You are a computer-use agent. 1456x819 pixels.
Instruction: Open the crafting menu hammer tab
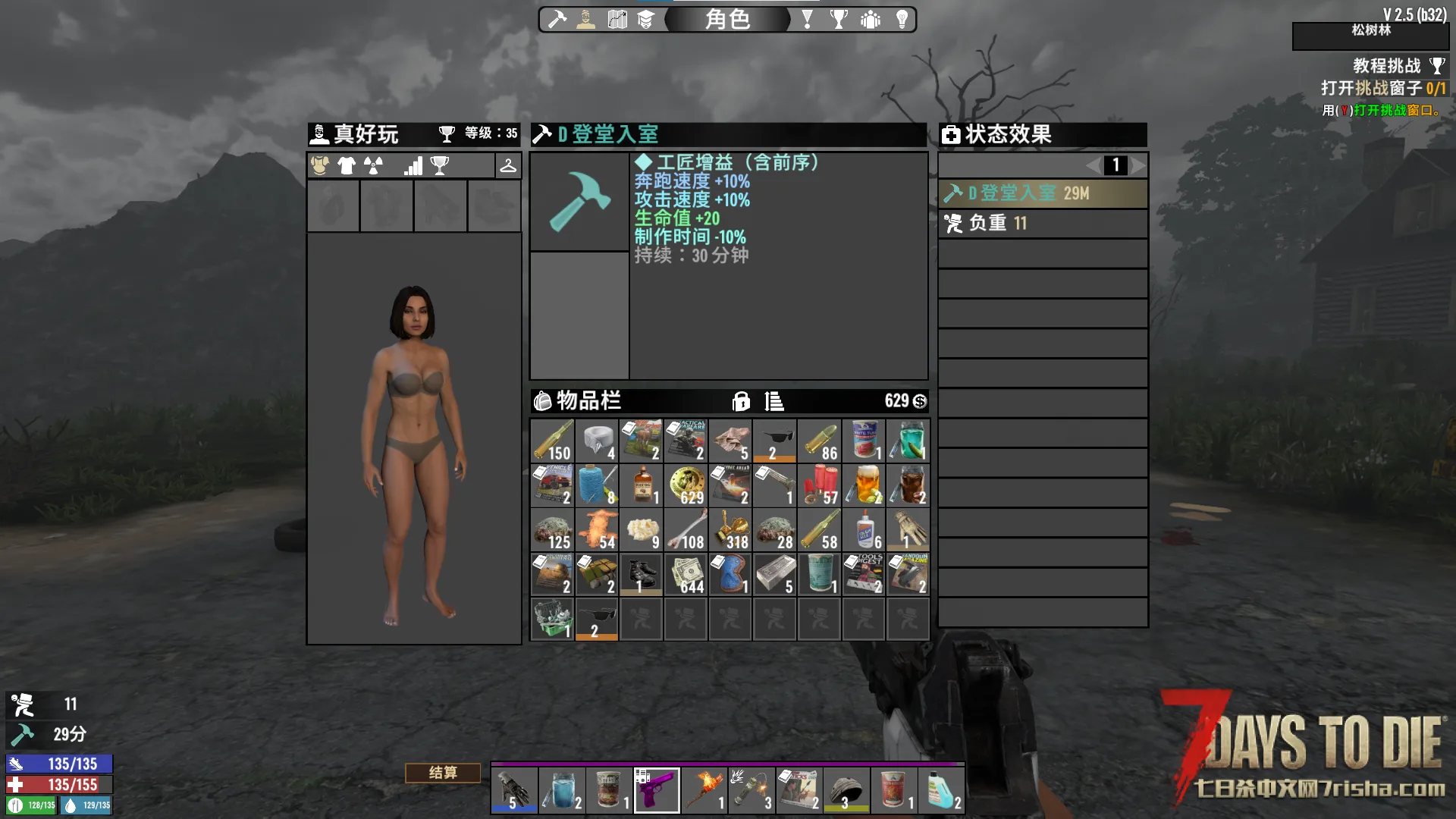(557, 20)
